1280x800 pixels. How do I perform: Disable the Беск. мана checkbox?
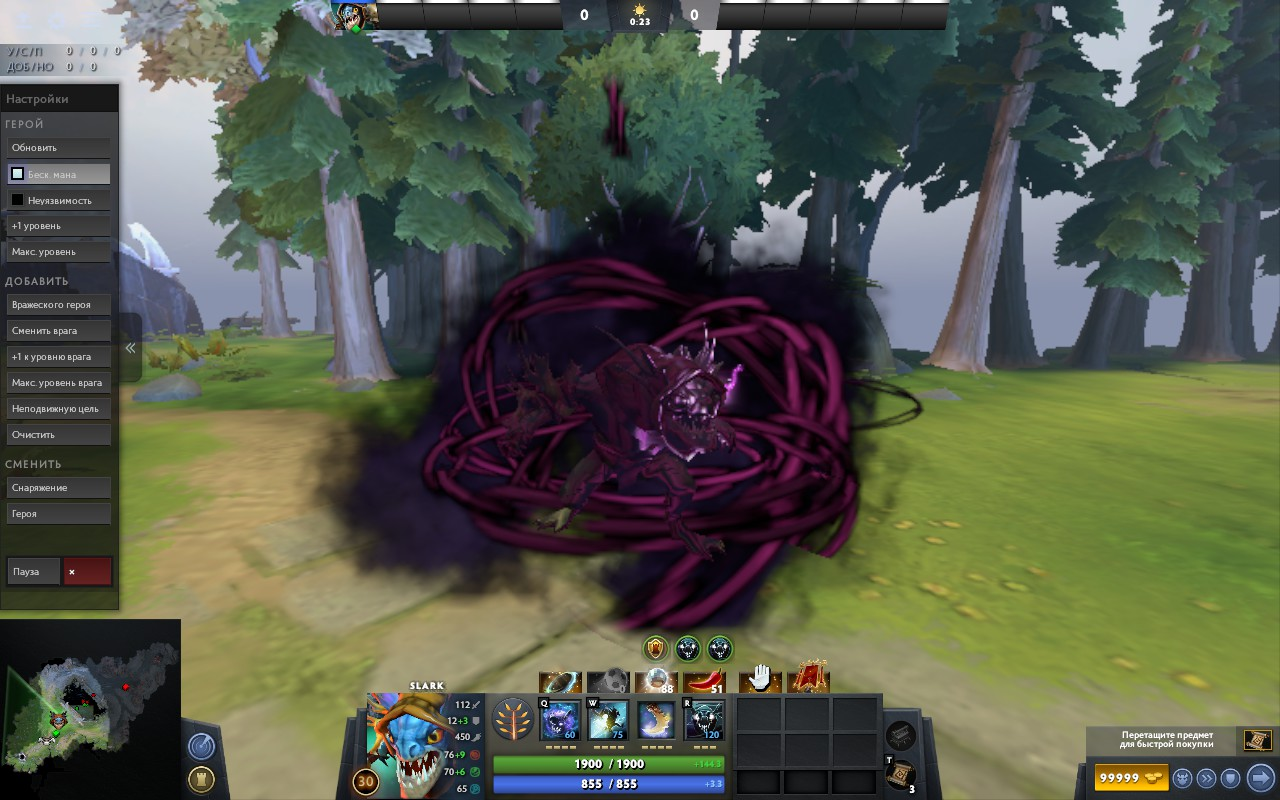point(16,173)
